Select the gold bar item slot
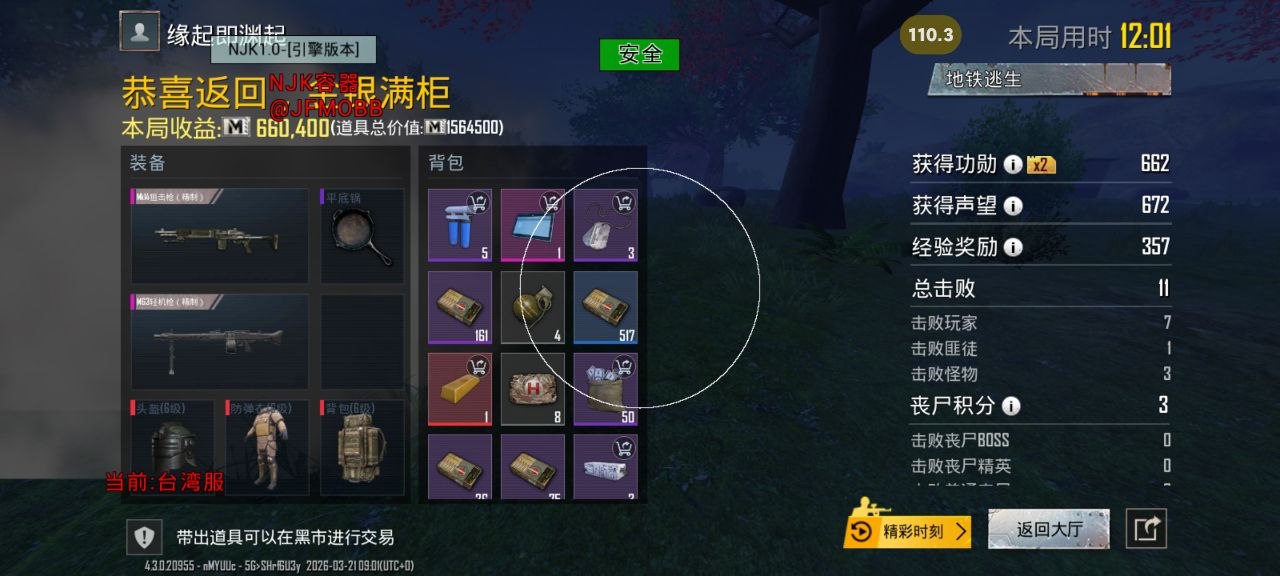 [x=460, y=389]
